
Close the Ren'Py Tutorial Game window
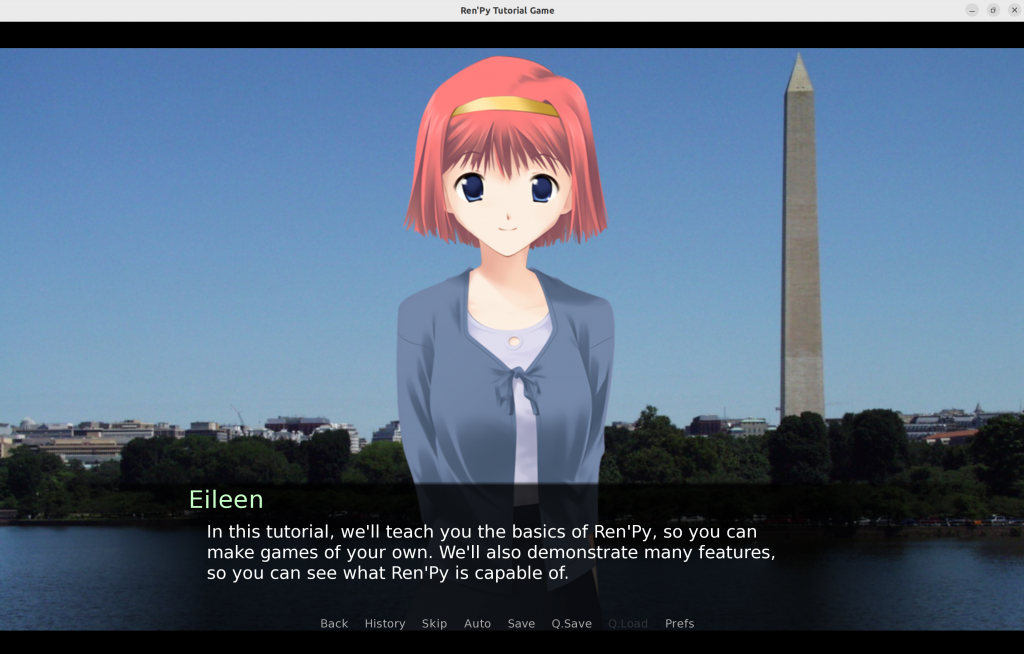[x=1012, y=10]
